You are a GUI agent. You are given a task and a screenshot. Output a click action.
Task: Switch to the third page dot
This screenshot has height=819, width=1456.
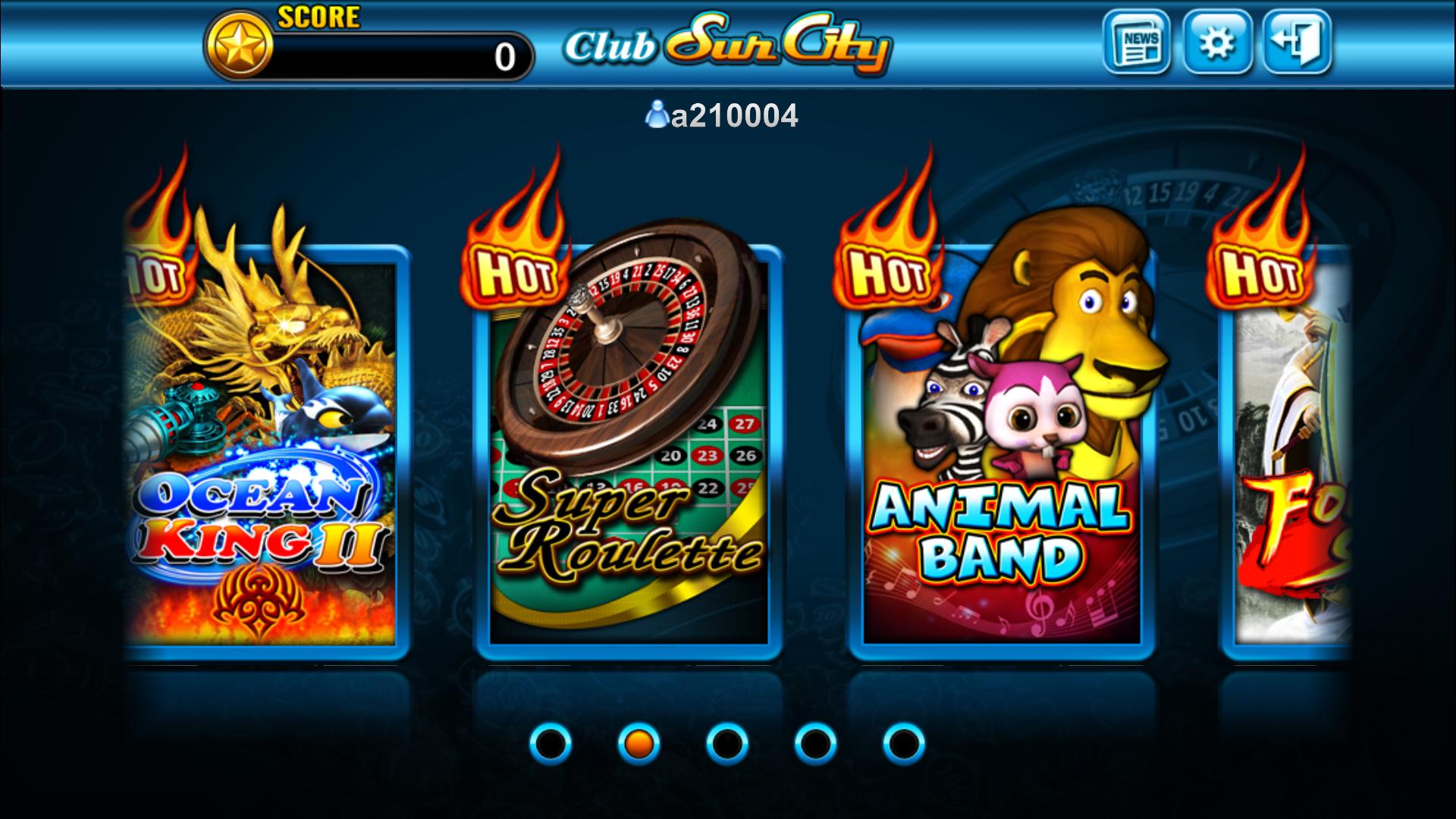click(727, 745)
